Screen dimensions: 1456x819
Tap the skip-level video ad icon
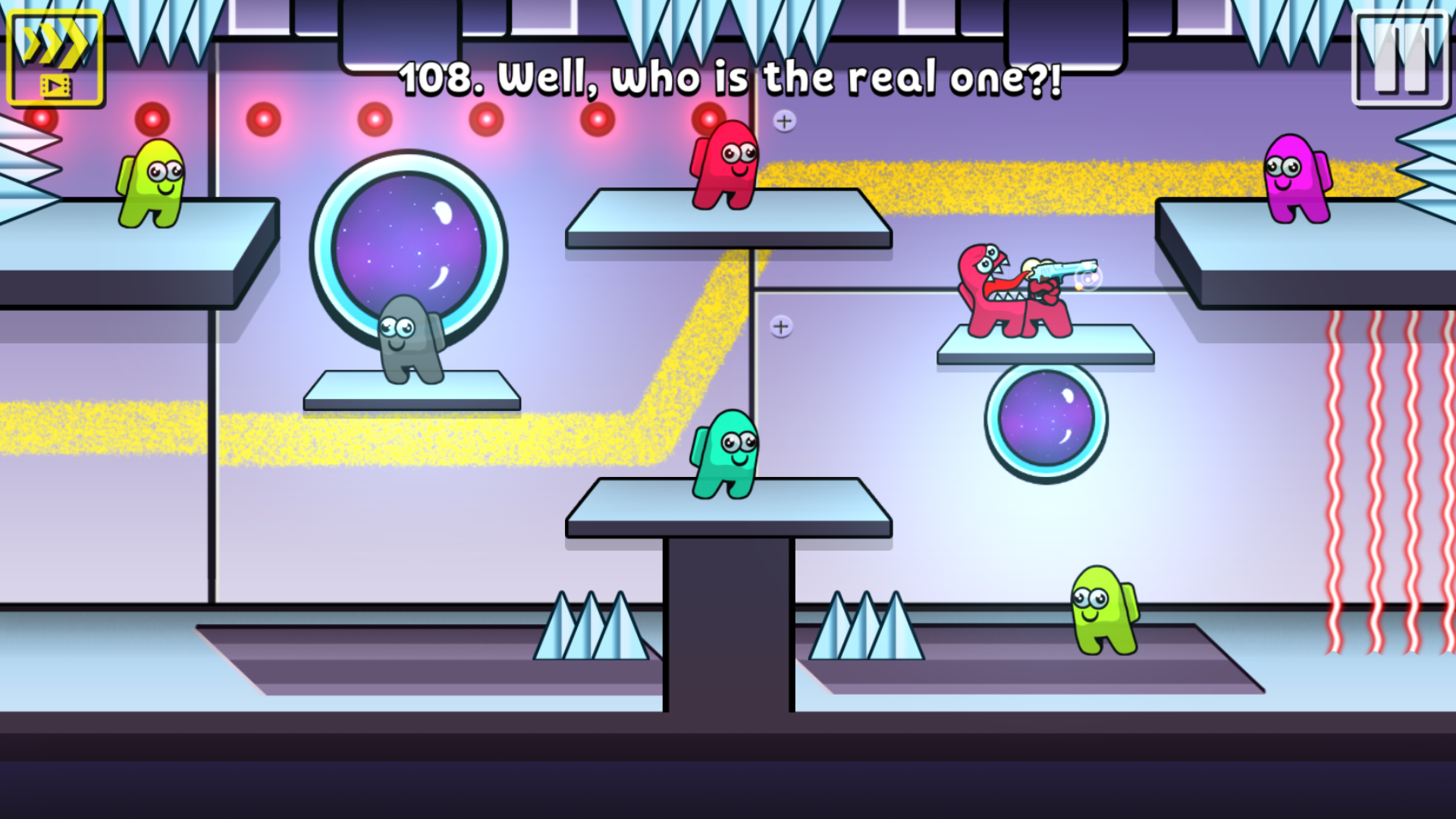tap(55, 57)
